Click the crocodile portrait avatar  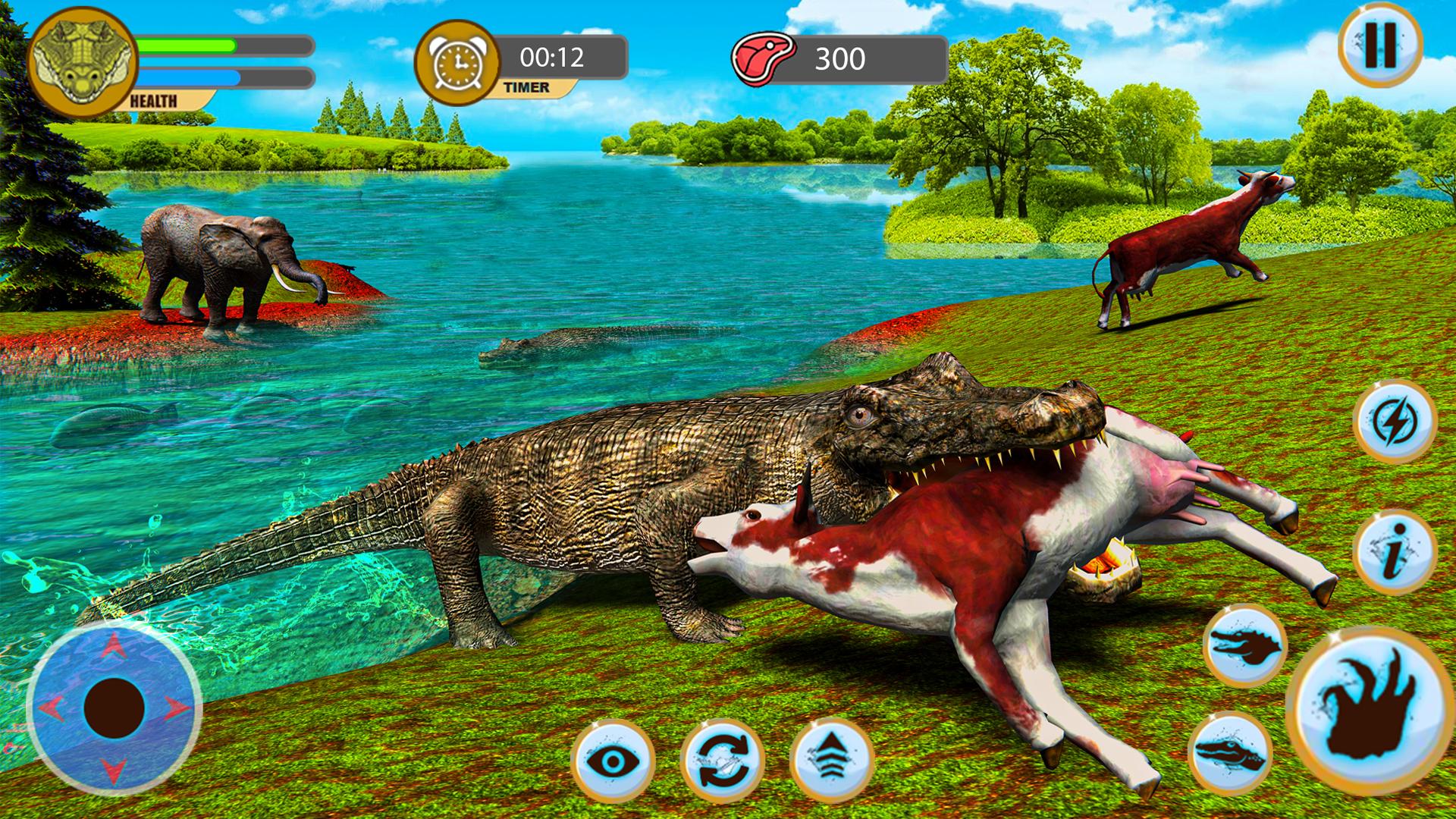83,63
